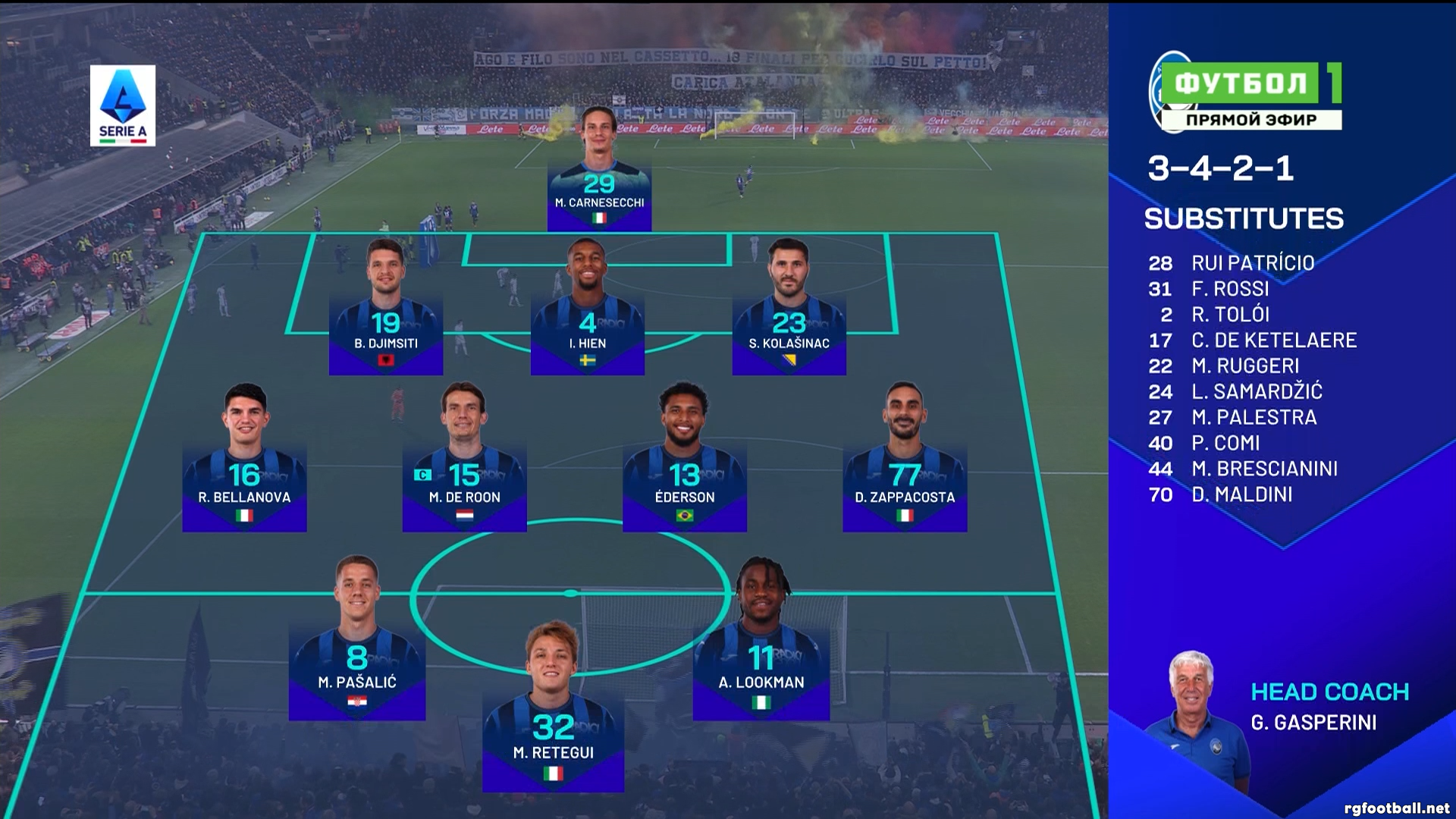
Task: Choose substitute C. De Ketelaere
Action: [x=1273, y=340]
